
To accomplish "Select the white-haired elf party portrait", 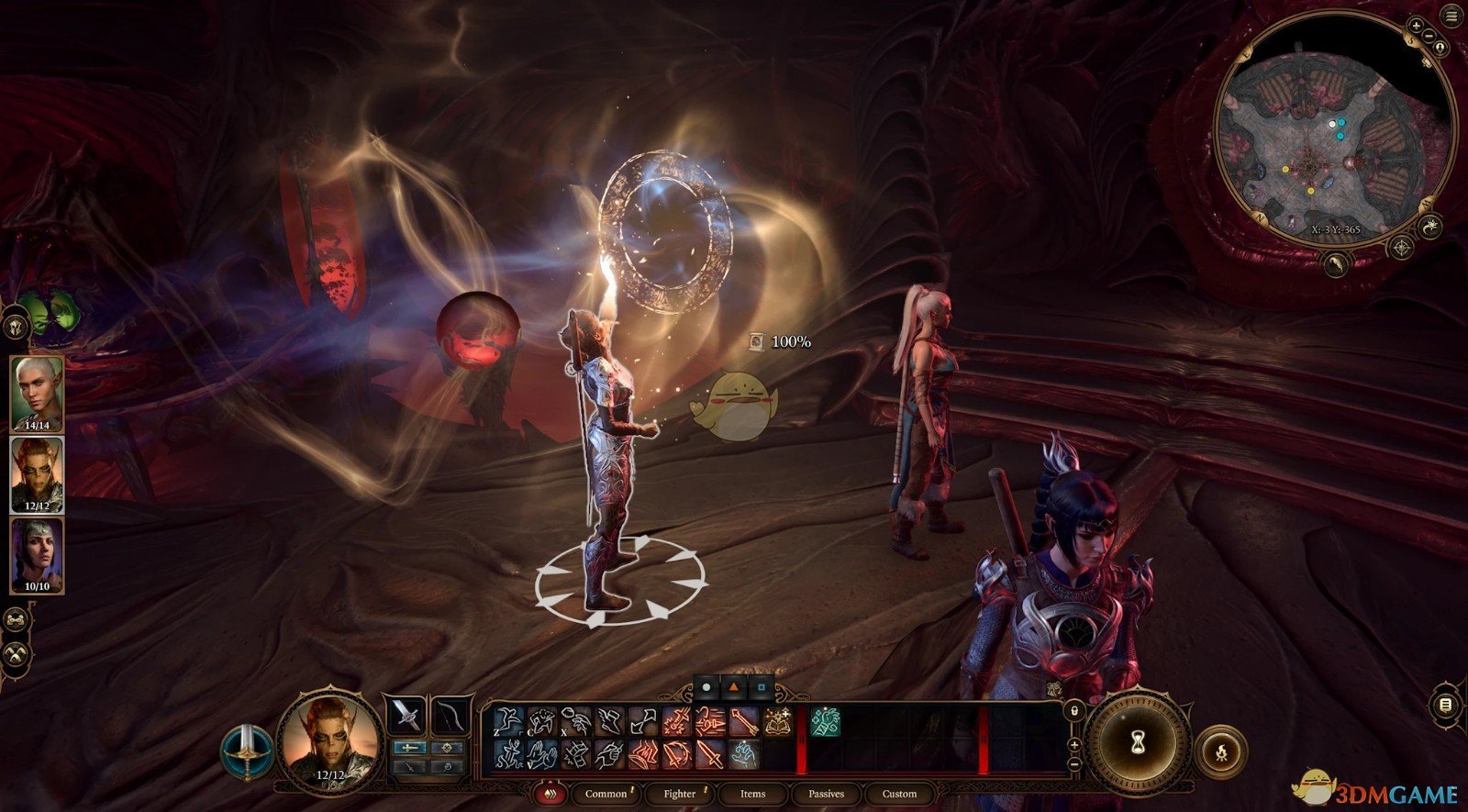I will tap(37, 395).
